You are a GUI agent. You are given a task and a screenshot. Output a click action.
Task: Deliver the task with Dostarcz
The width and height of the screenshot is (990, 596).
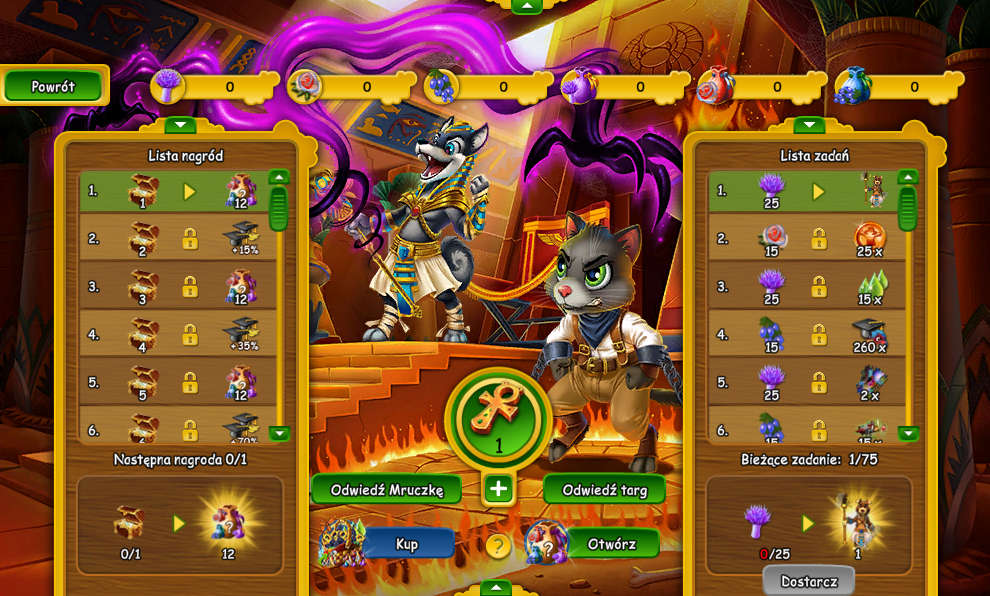(808, 581)
